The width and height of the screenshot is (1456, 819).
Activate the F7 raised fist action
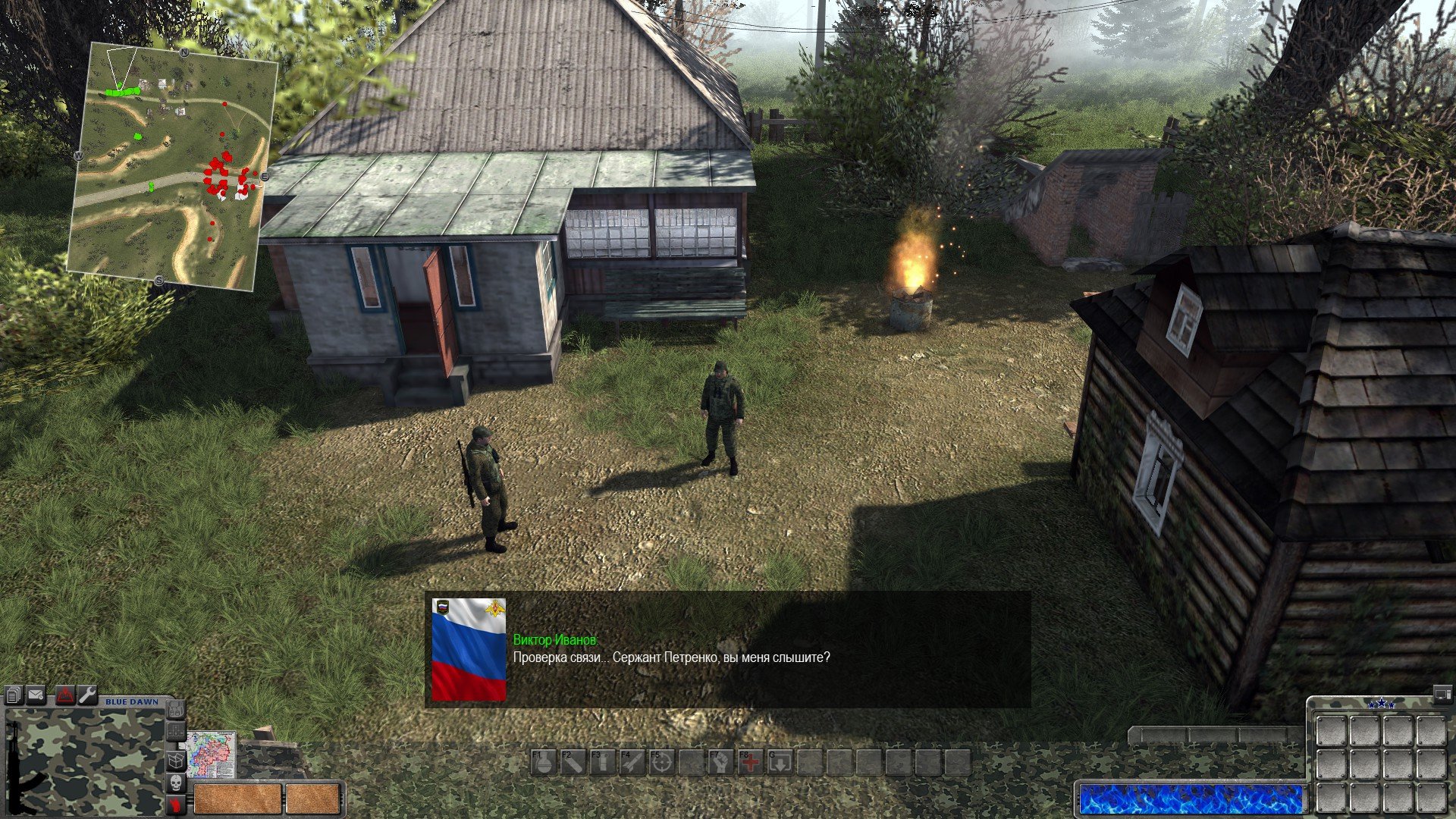(x=720, y=762)
